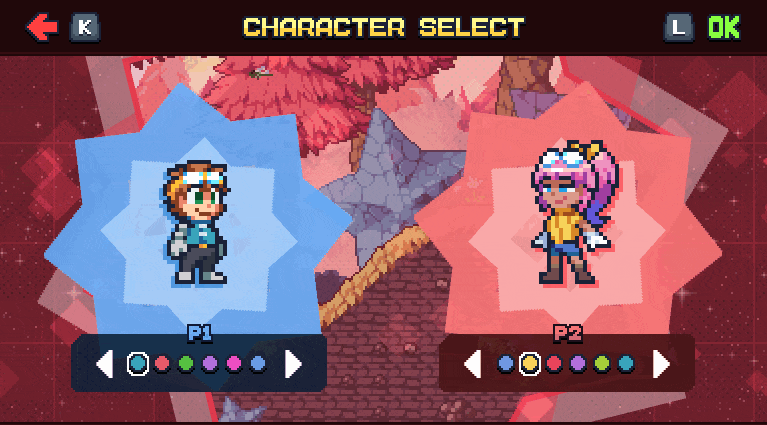Choose the pink swatch for P1
This screenshot has width=767, height=425.
pos(234,364)
